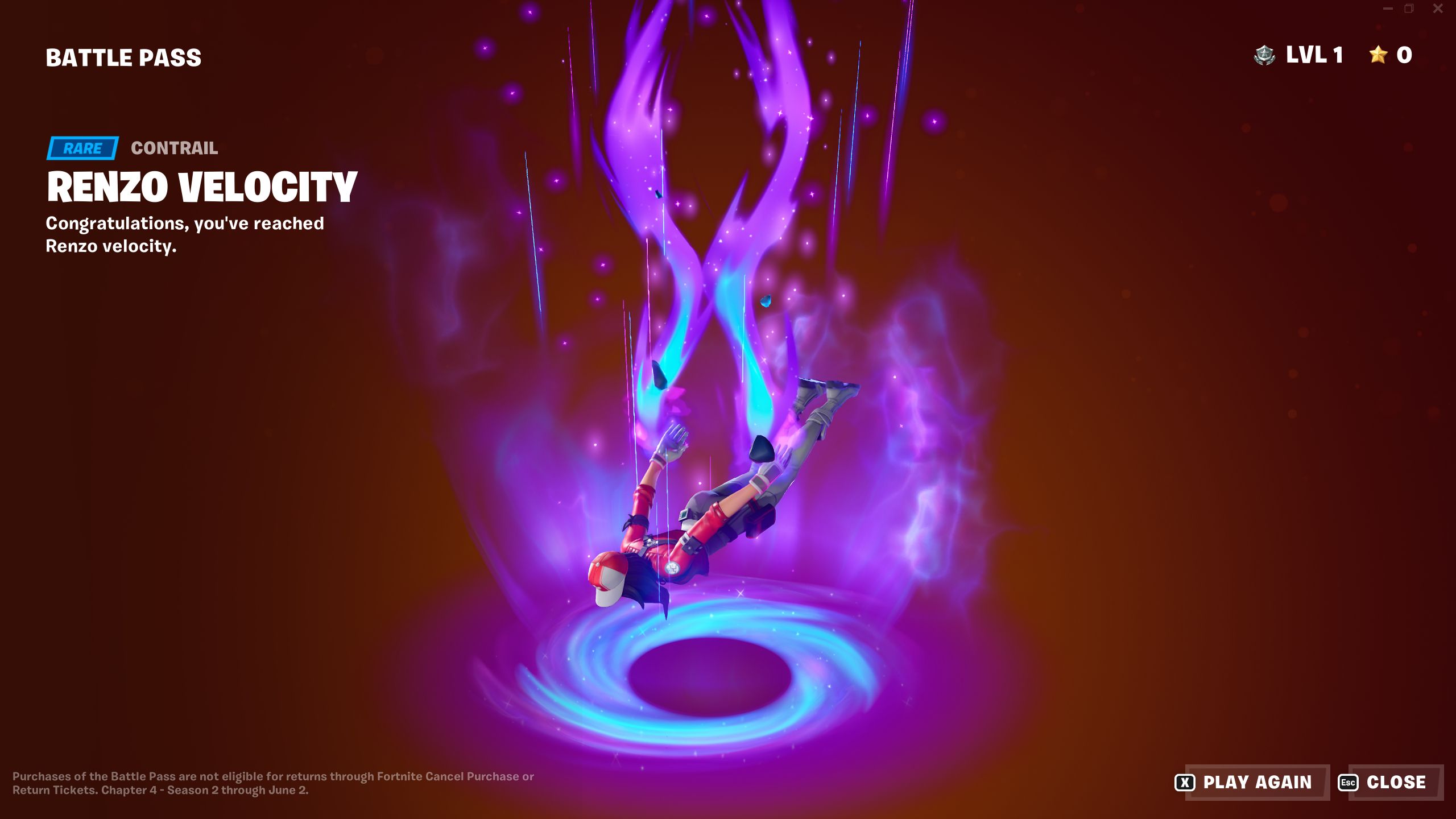Click the RARE rarity badge

click(x=82, y=148)
